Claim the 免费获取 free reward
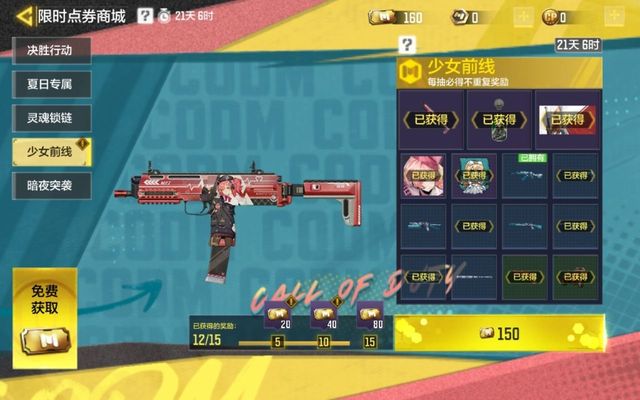Screen dimensions: 640x400 point(45,313)
